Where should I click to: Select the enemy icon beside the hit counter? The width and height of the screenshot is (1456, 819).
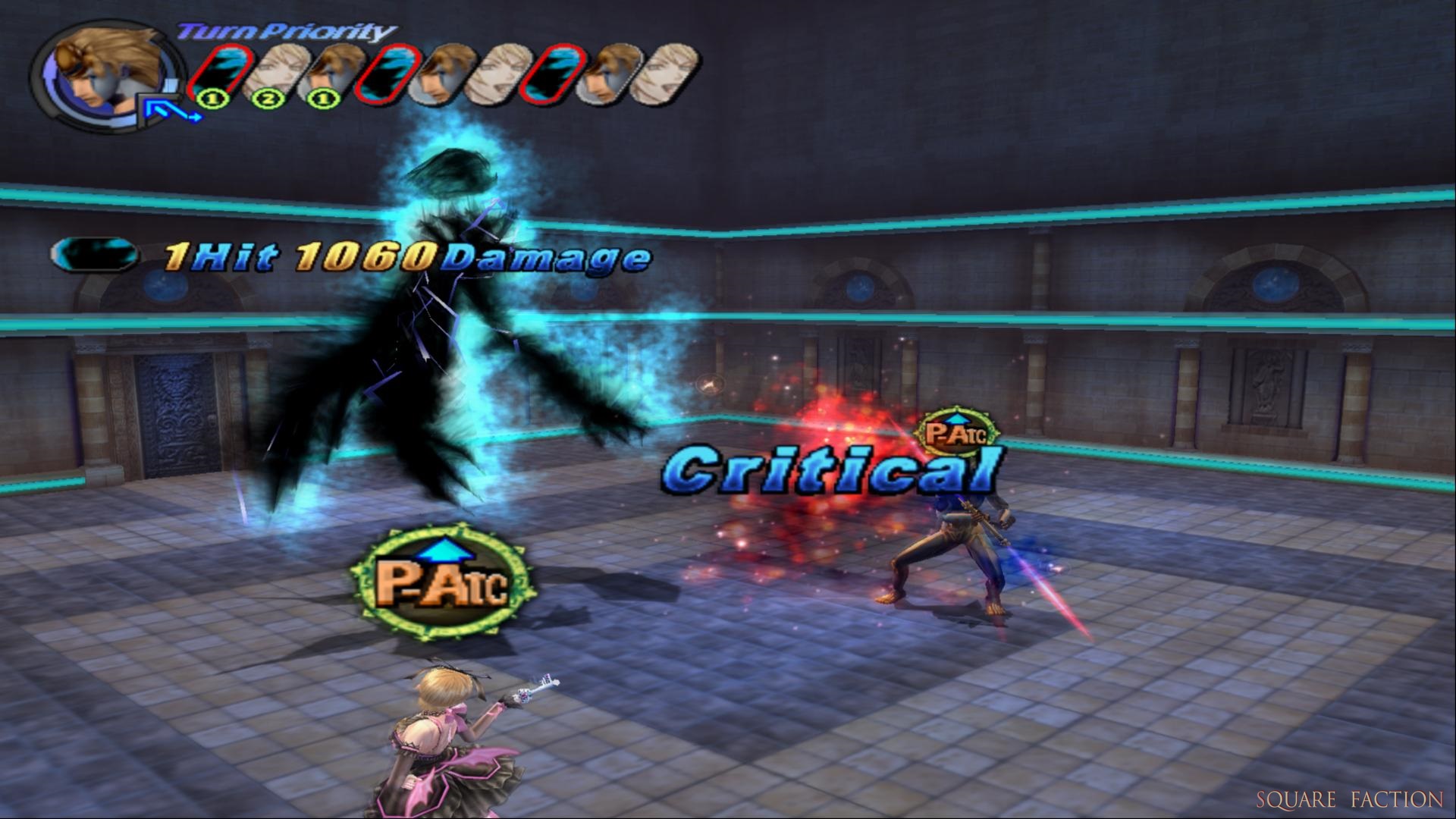(94, 254)
